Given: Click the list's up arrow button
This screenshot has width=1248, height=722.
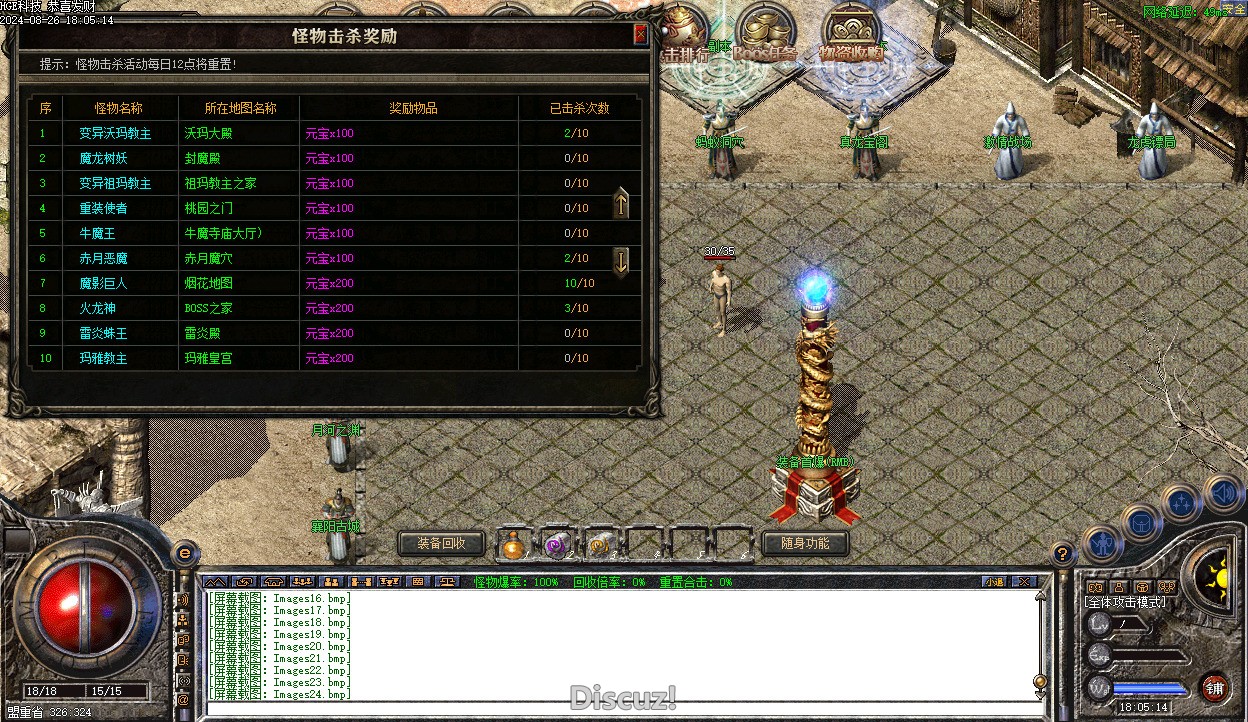Looking at the screenshot, I should (x=621, y=204).
